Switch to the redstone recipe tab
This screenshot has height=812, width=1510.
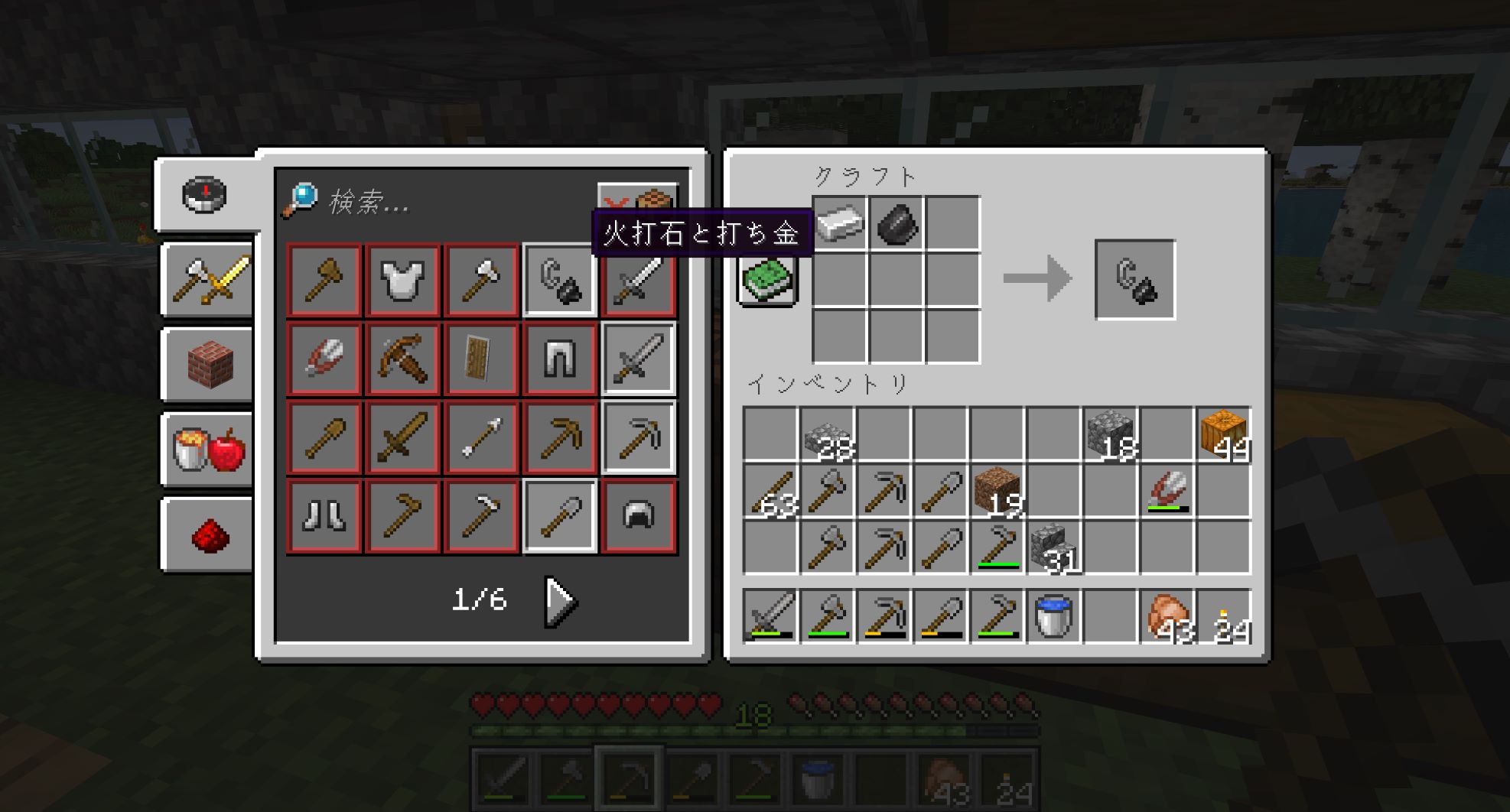[208, 534]
